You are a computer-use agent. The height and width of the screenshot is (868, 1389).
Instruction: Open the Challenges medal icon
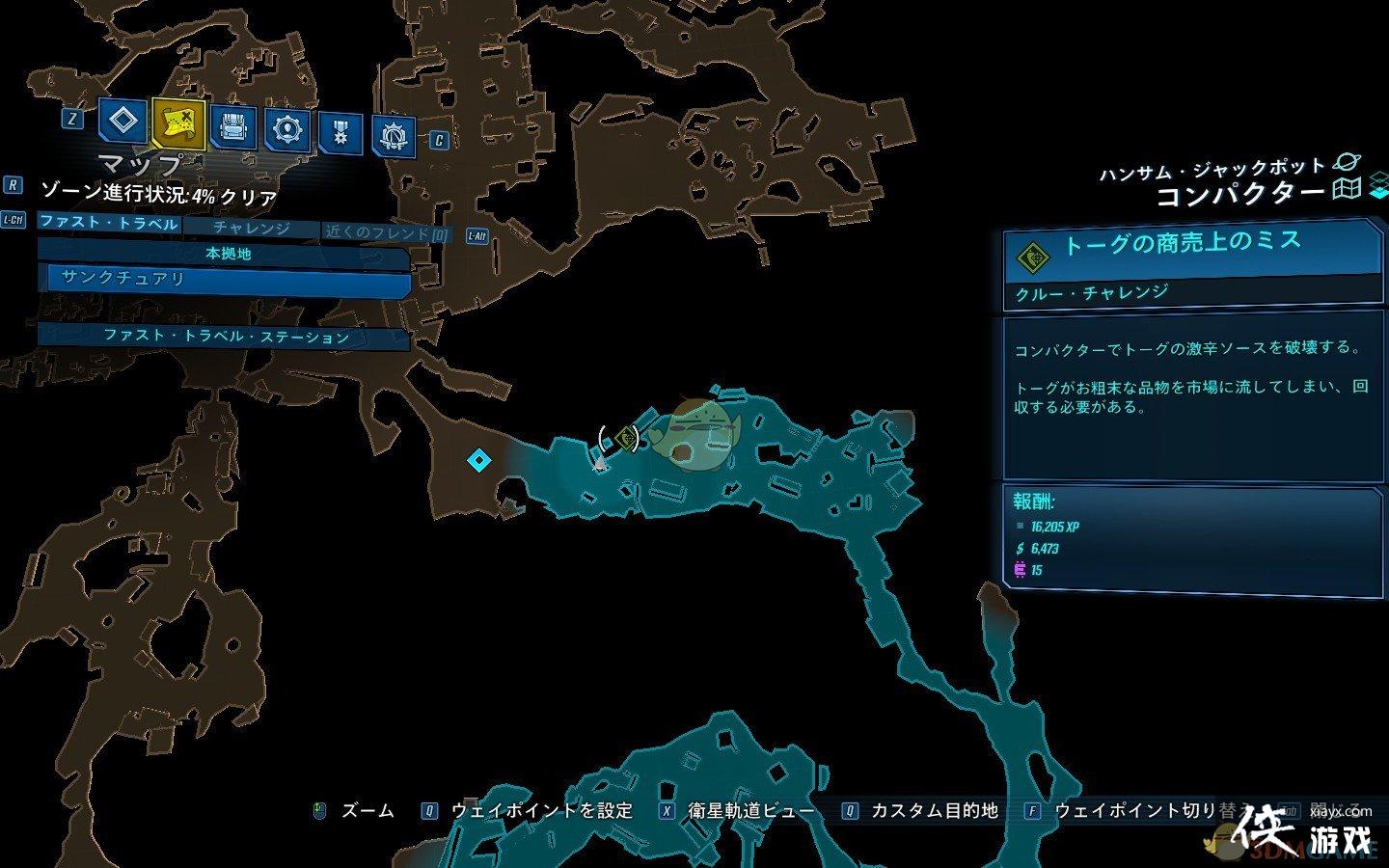[x=339, y=128]
